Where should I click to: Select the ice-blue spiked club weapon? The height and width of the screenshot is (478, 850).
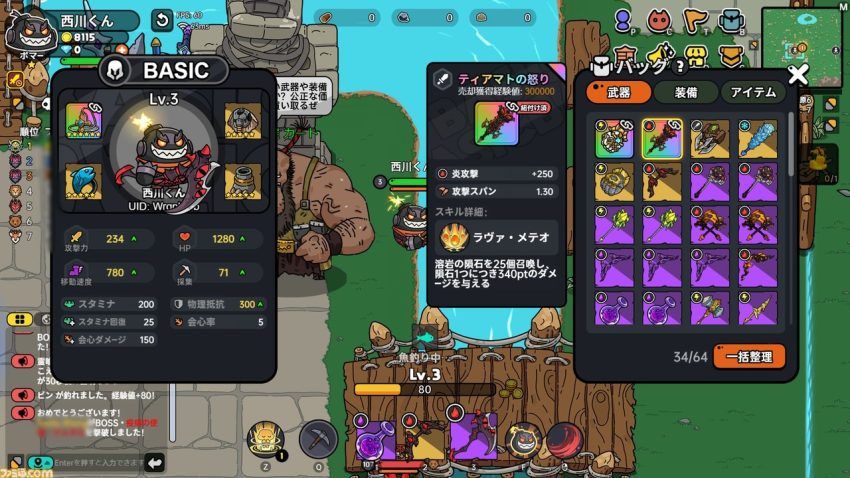758,139
